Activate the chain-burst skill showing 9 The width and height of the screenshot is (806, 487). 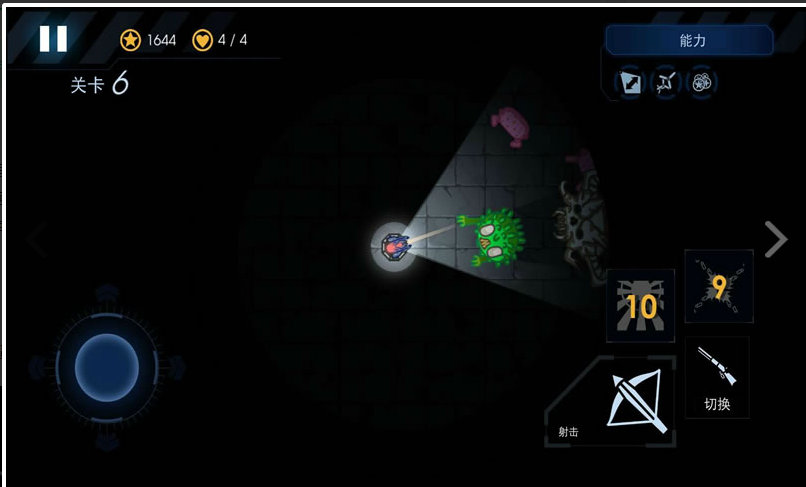(718, 286)
